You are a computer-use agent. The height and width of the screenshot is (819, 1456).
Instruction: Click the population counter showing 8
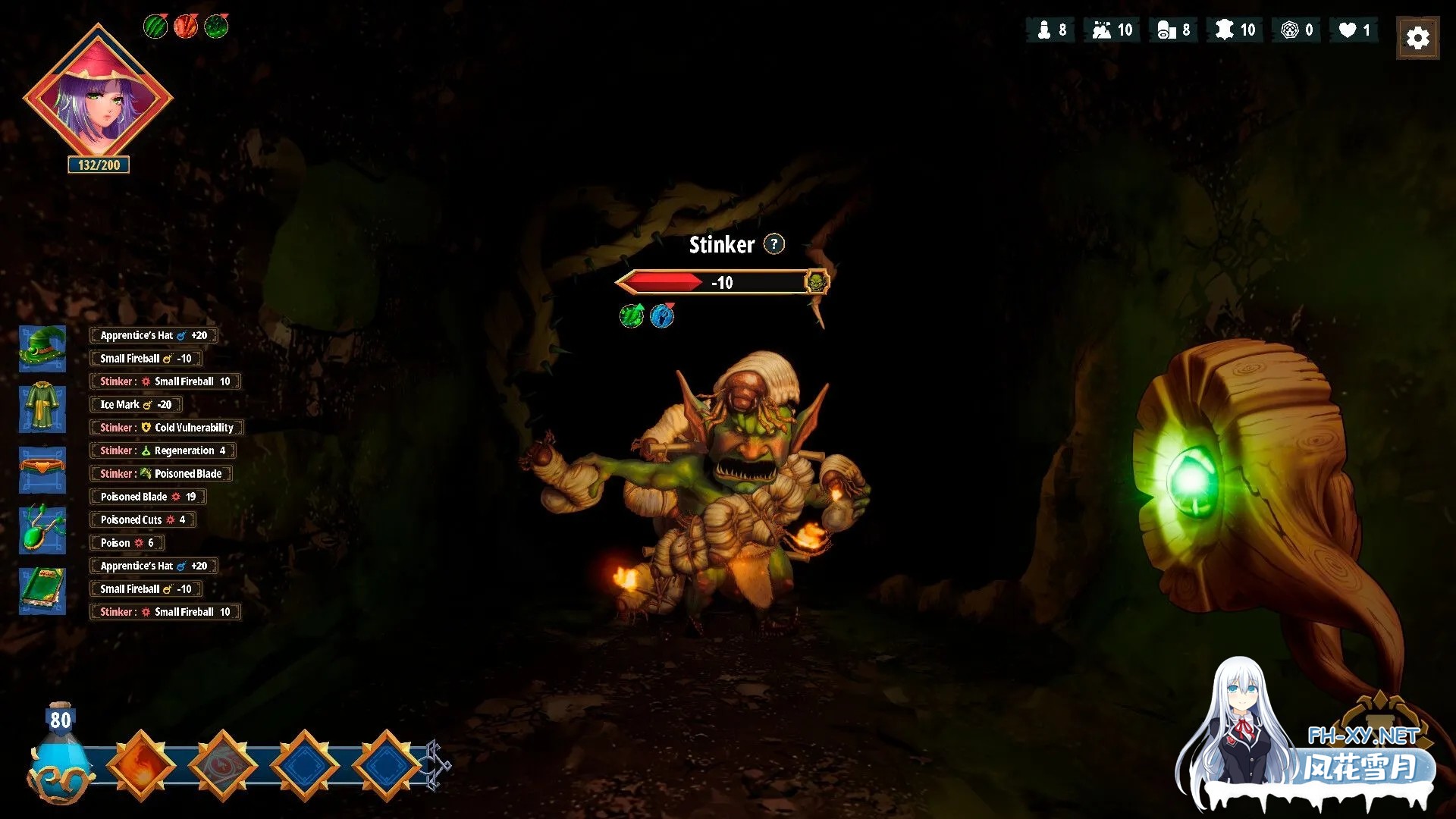(1050, 30)
